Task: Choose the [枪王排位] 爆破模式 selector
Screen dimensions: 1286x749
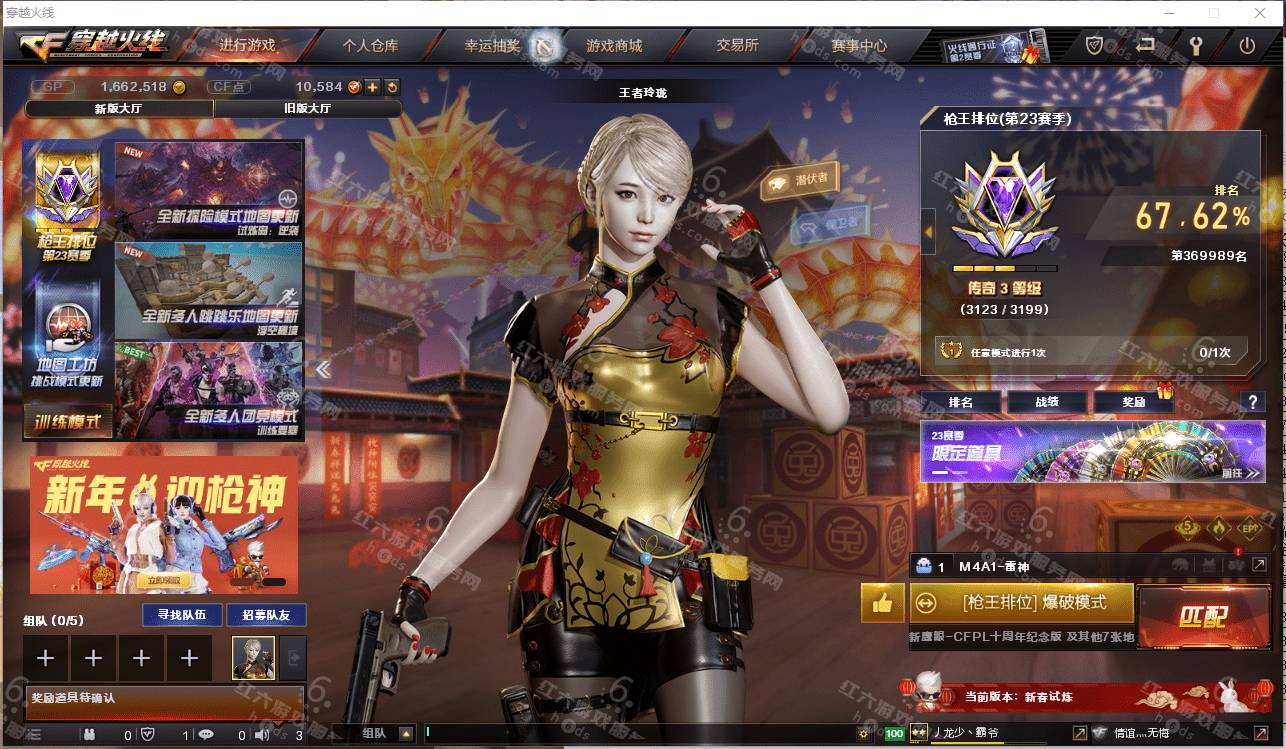Action: pos(1022,603)
